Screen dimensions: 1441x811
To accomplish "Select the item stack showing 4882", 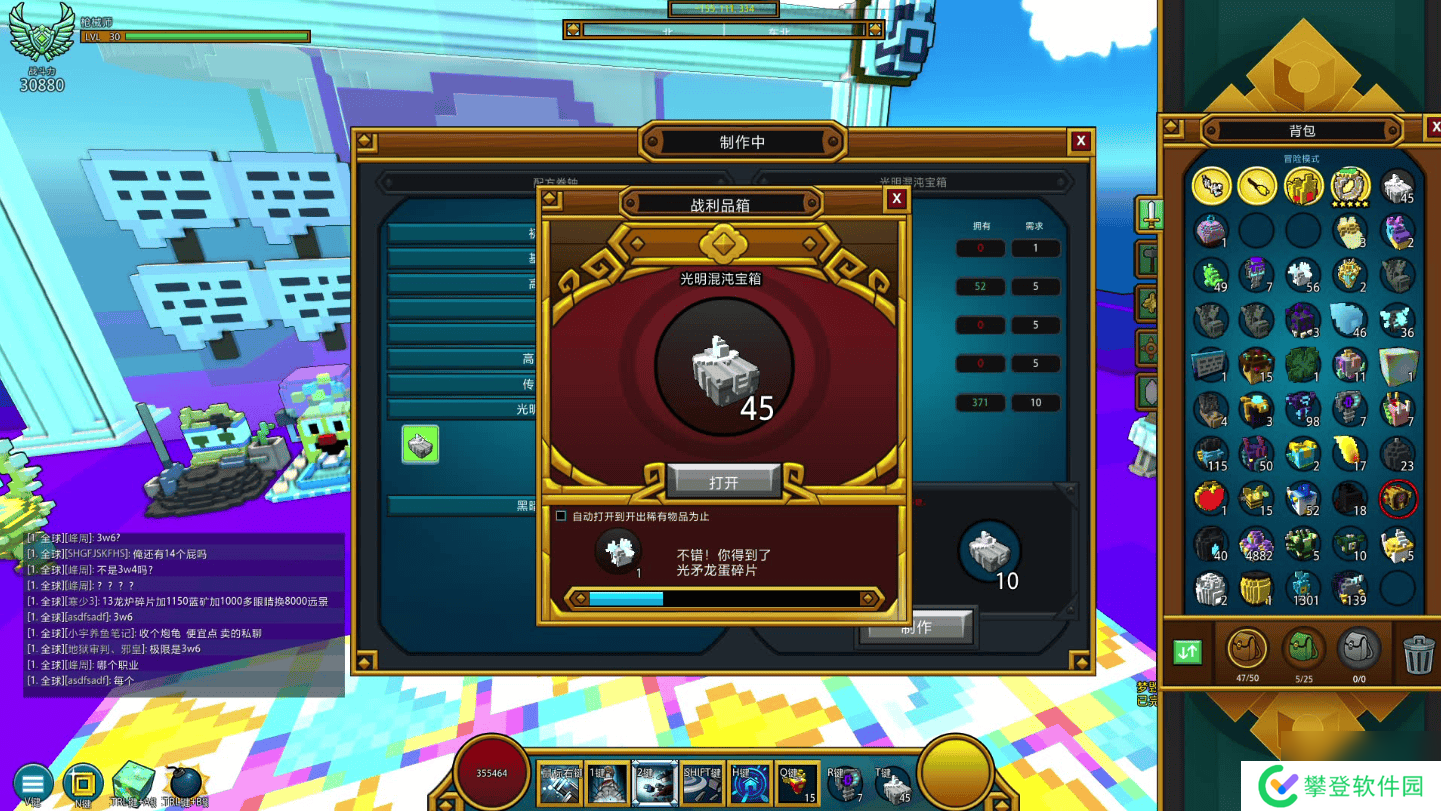I will [x=1256, y=544].
